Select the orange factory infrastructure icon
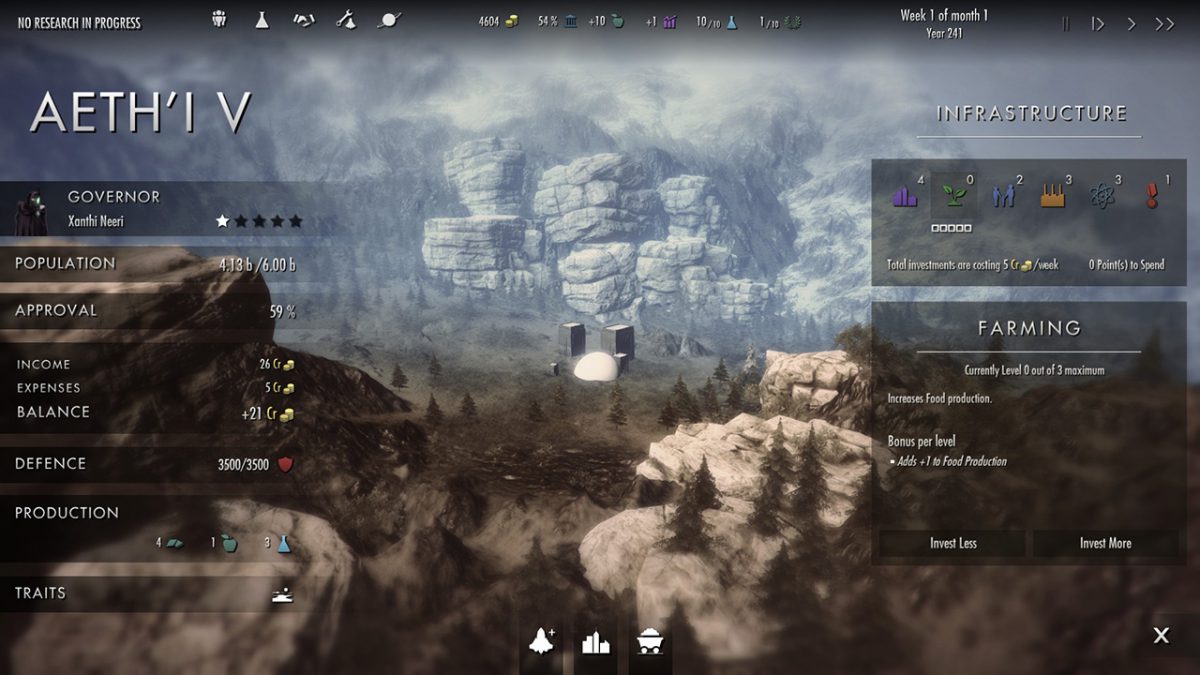The width and height of the screenshot is (1200, 675). (1052, 195)
